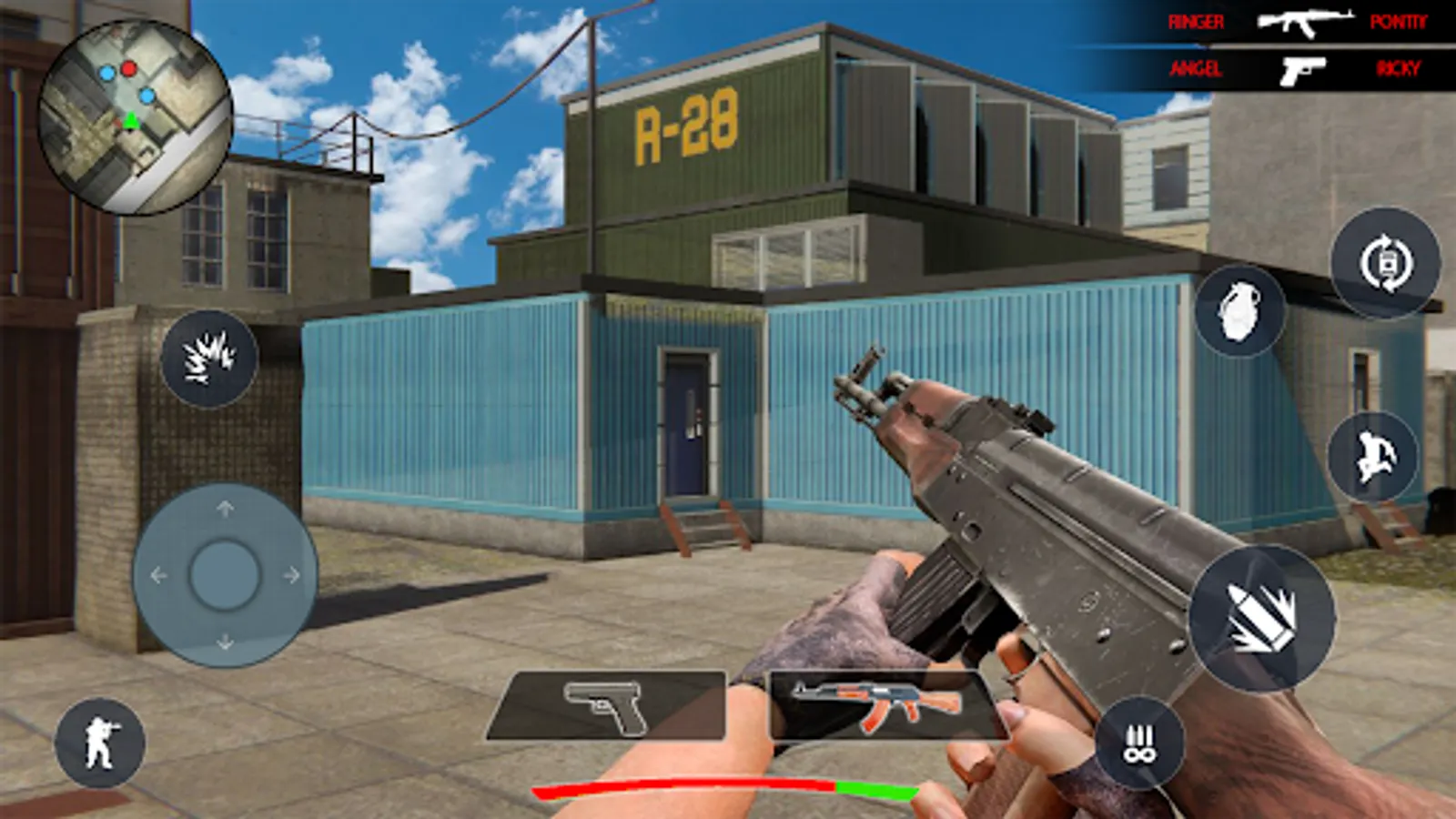
Task: Tap the jump action icon
Action: (1374, 455)
